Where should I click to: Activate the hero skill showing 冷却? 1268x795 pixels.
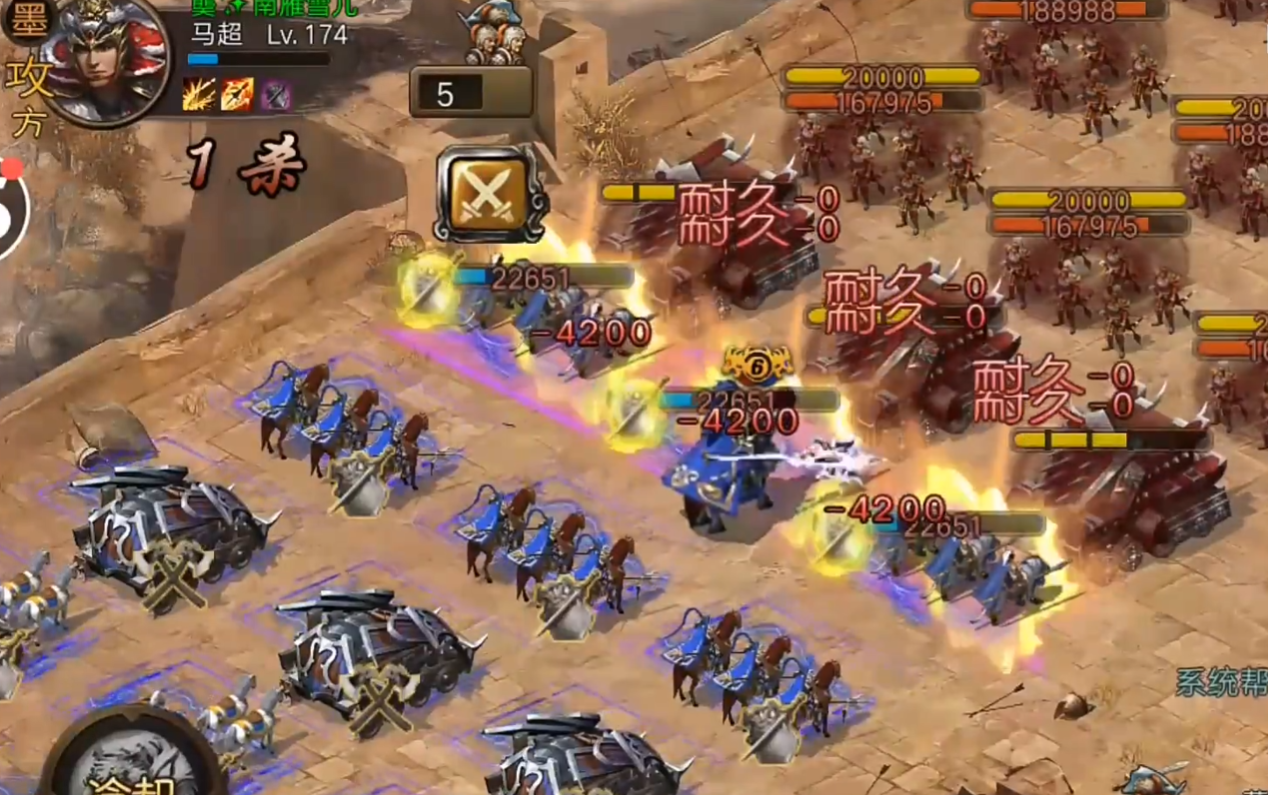(x=128, y=760)
